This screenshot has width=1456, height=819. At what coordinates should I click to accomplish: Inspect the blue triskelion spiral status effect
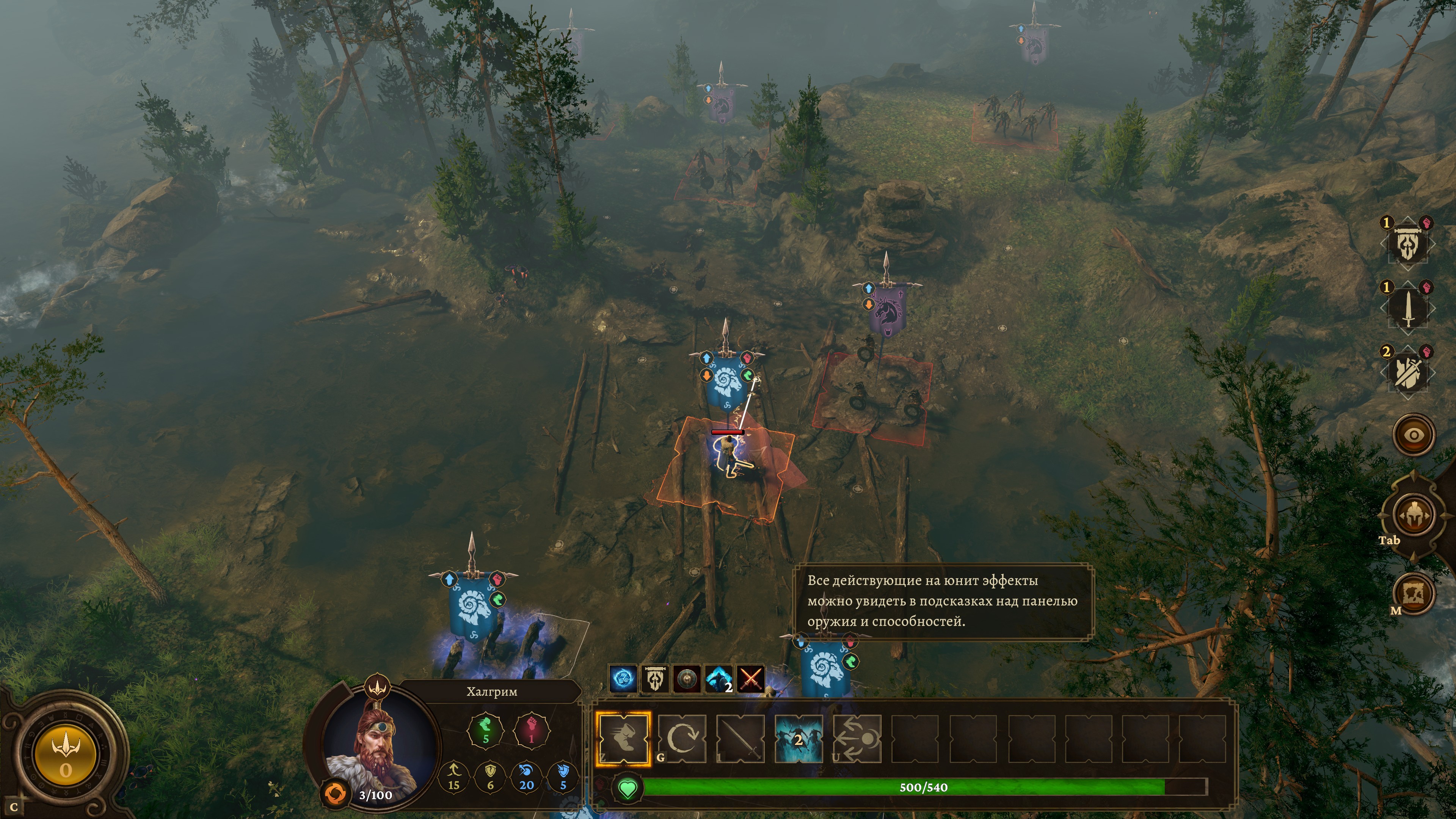click(x=623, y=679)
